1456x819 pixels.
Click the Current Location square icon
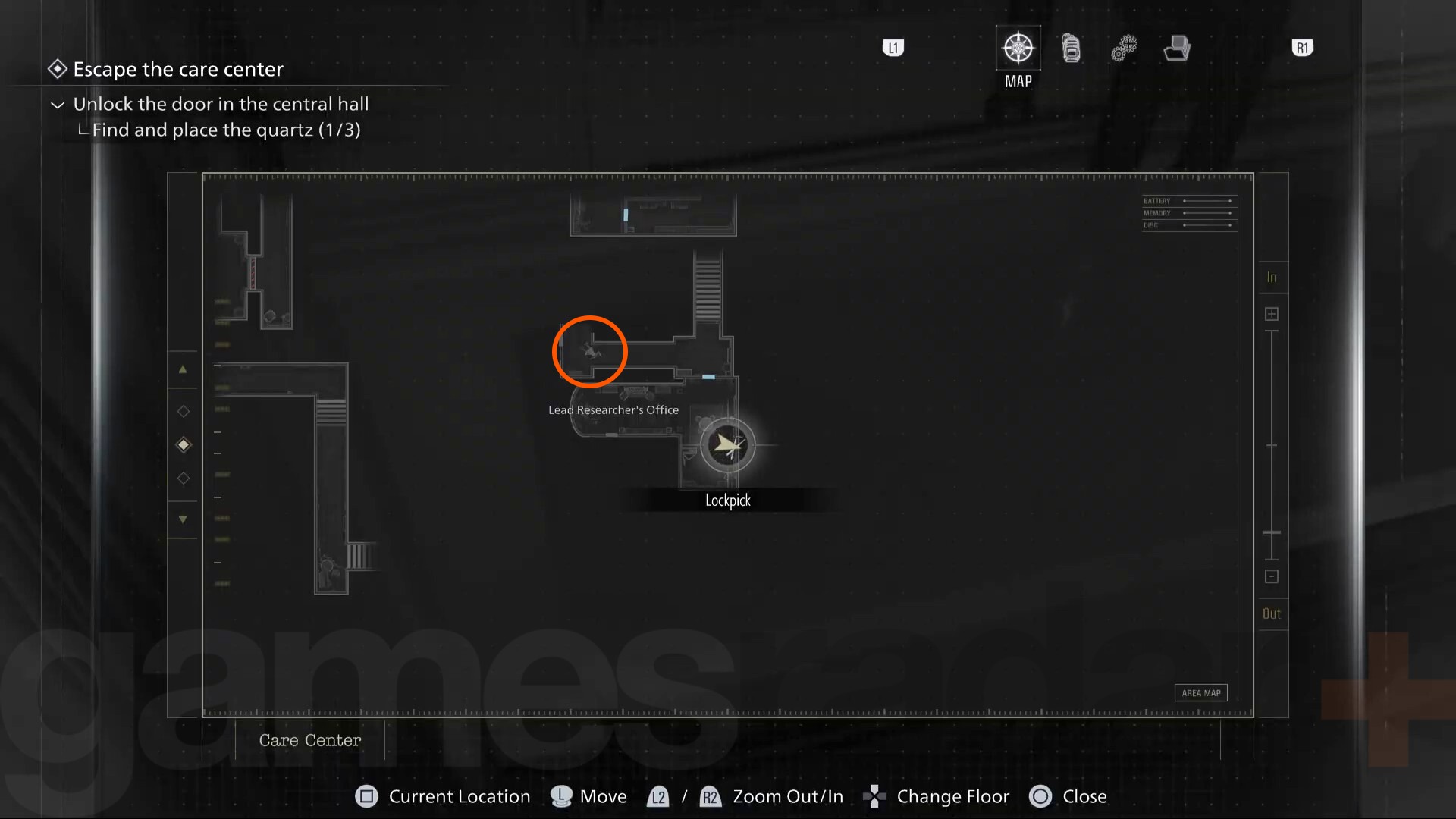tap(367, 796)
